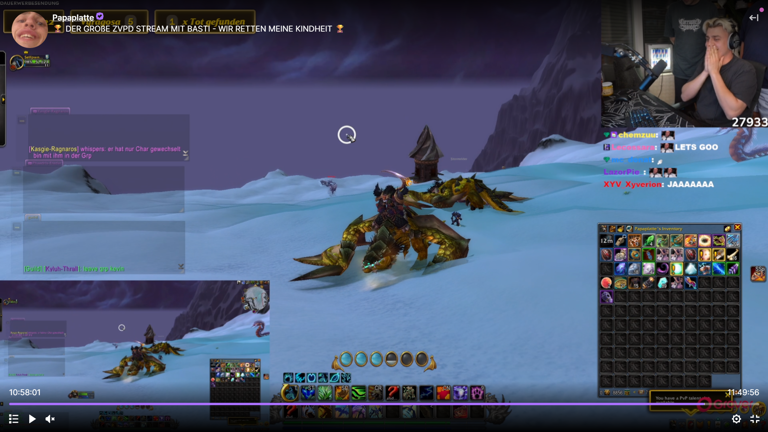Viewport: 768px width, 432px height.
Task: Close the inventory bag window
Action: [x=737, y=228]
